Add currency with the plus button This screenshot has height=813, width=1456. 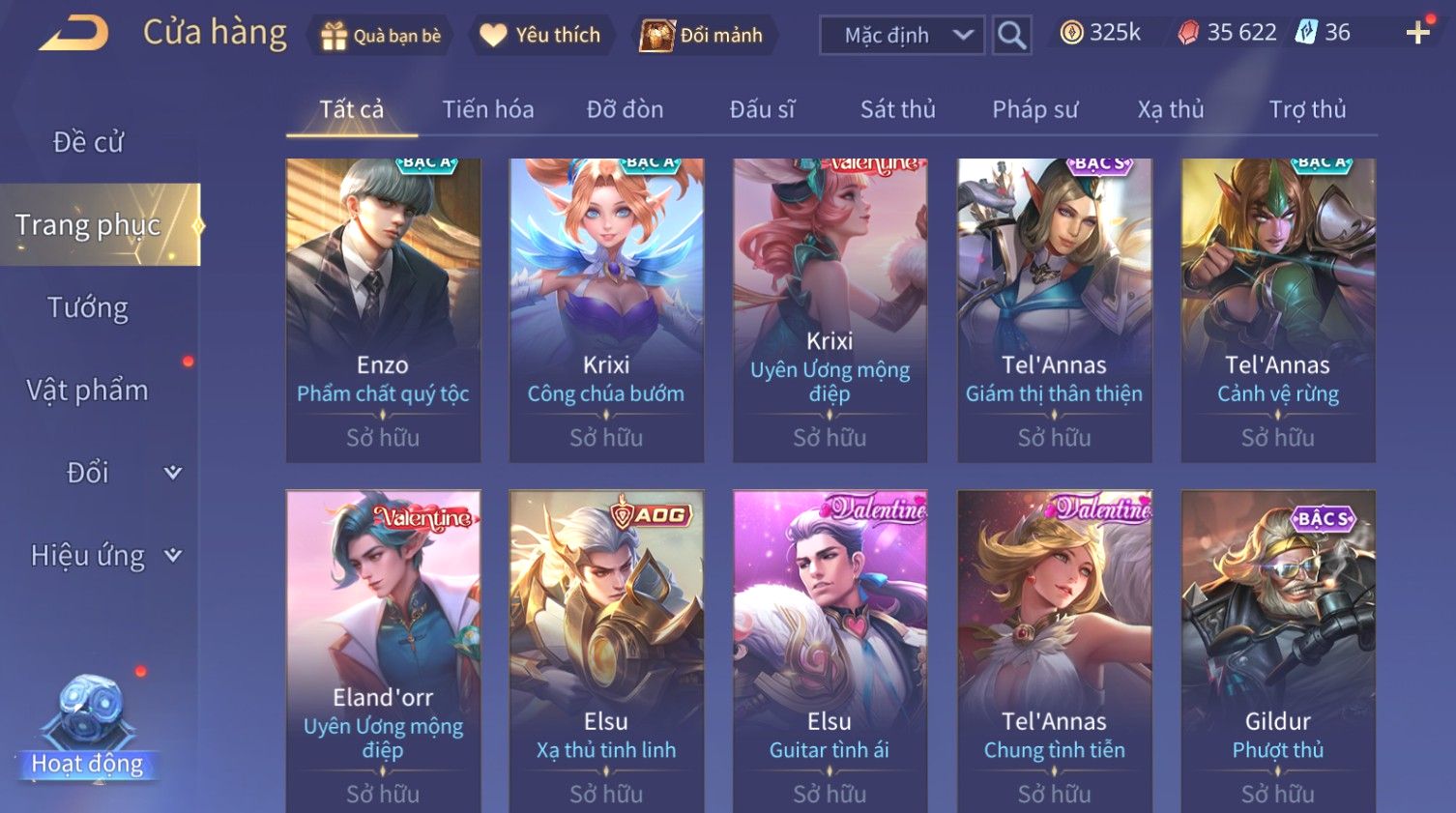pyautogui.click(x=1417, y=33)
